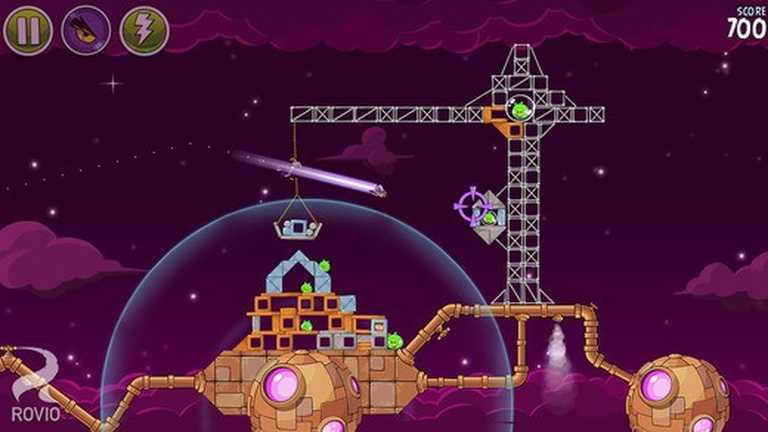Activate the purple Space Eagle button
Viewport: 768px width, 432px height.
pyautogui.click(x=86, y=31)
